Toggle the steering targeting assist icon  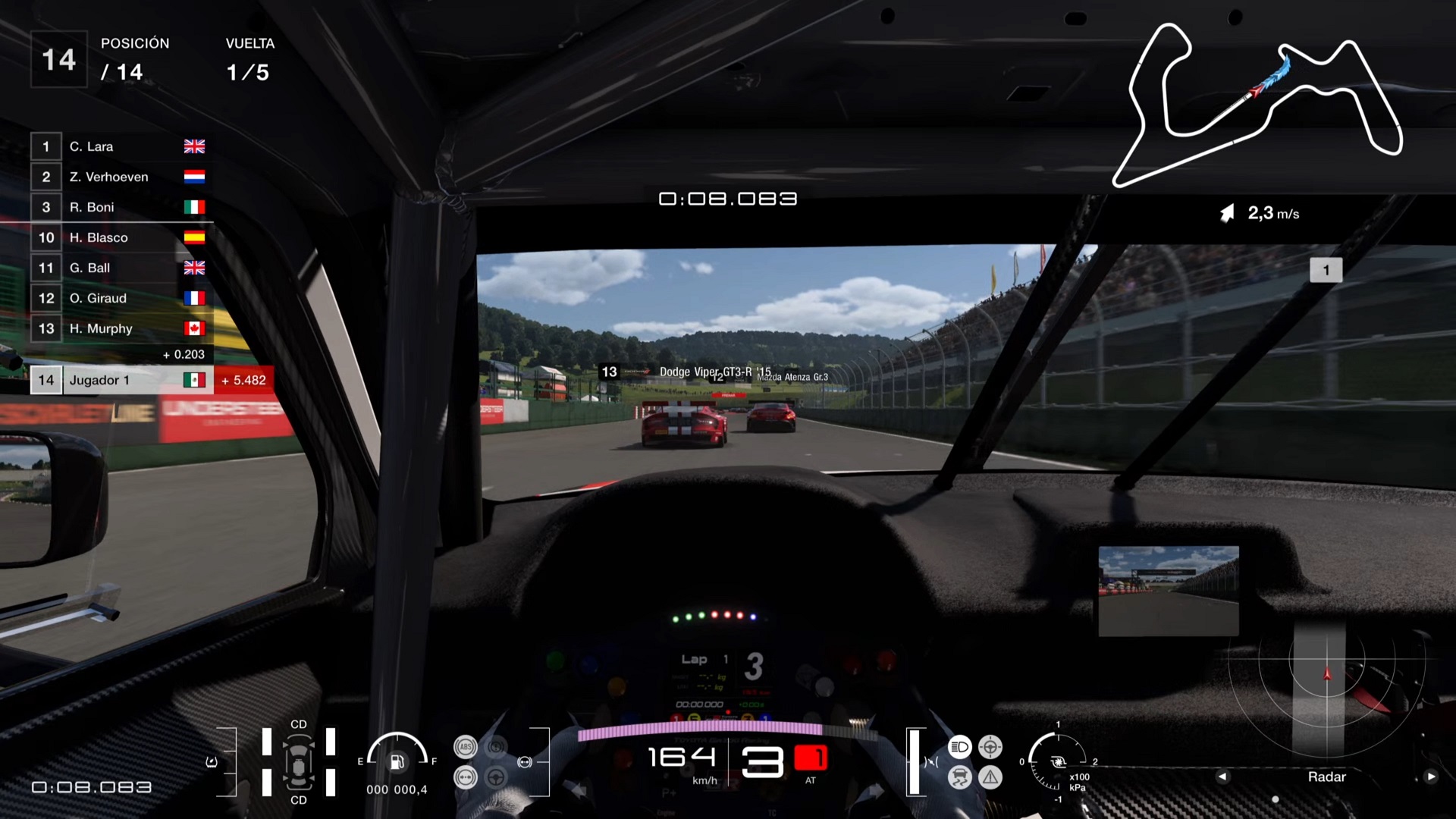pos(990,747)
